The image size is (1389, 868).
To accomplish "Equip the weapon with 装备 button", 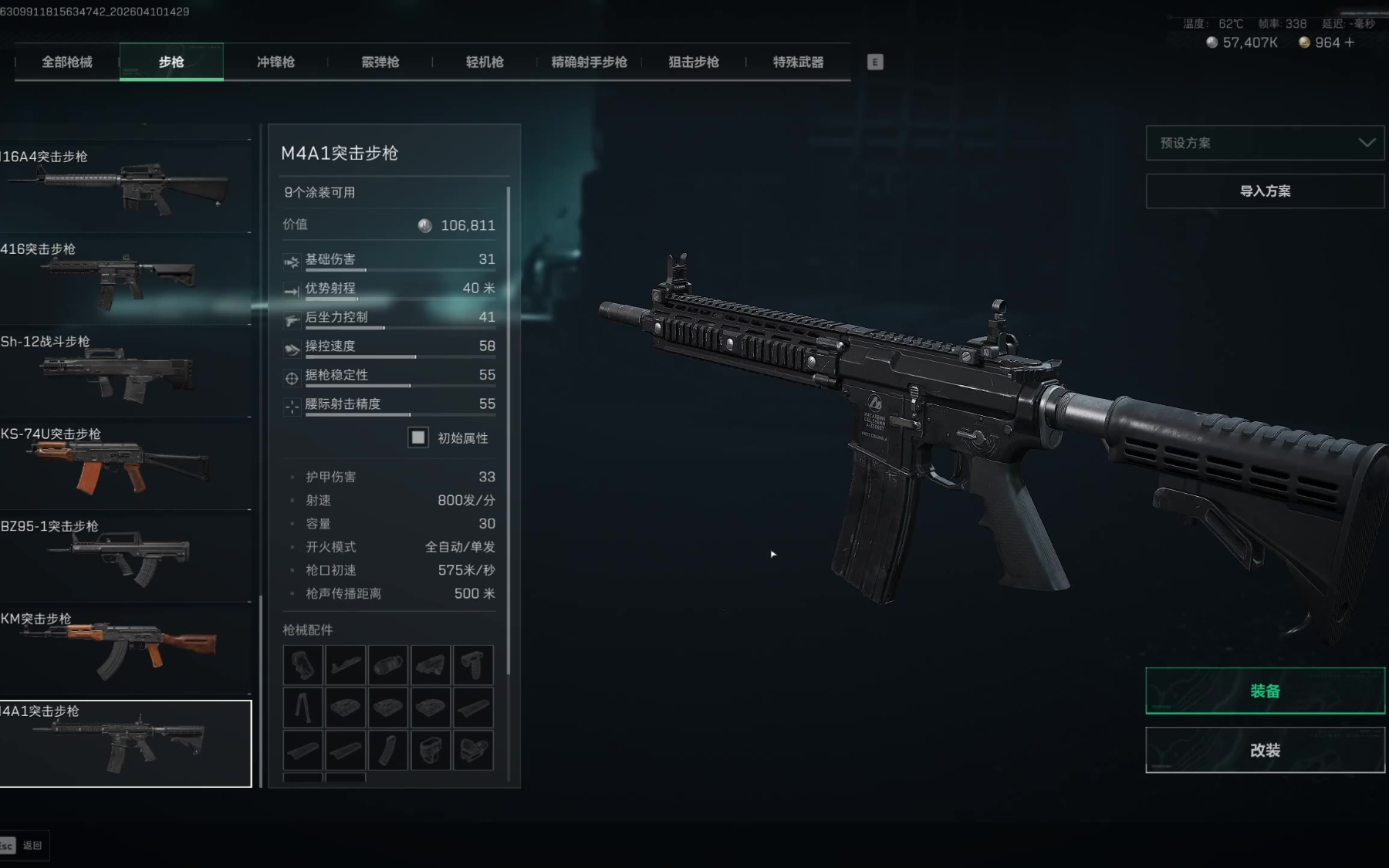I will tap(1265, 691).
